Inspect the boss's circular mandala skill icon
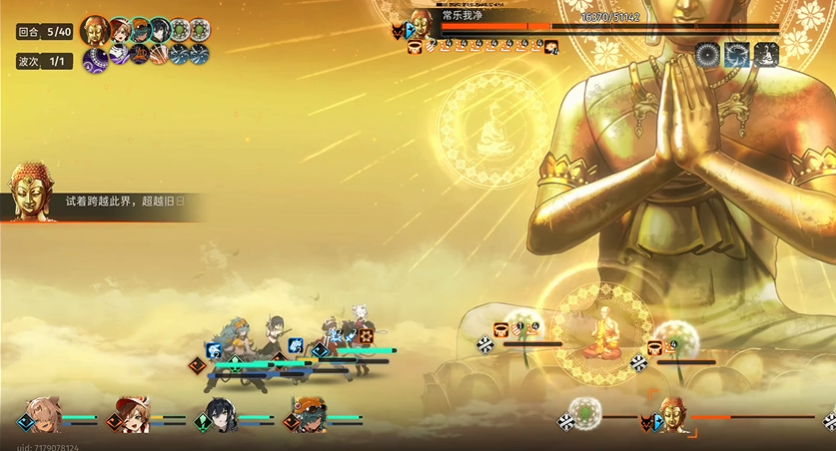This screenshot has height=451, width=836. click(708, 55)
